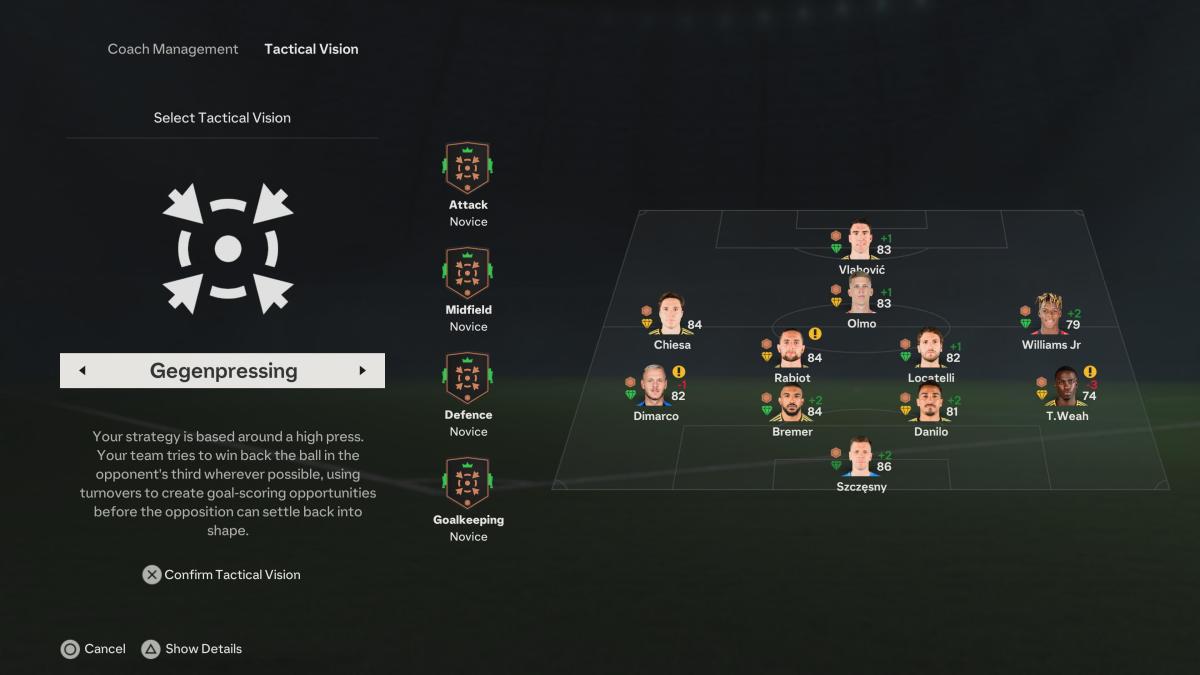Viewport: 1200px width, 675px height.
Task: Select Vlahović on the pitch
Action: click(860, 241)
